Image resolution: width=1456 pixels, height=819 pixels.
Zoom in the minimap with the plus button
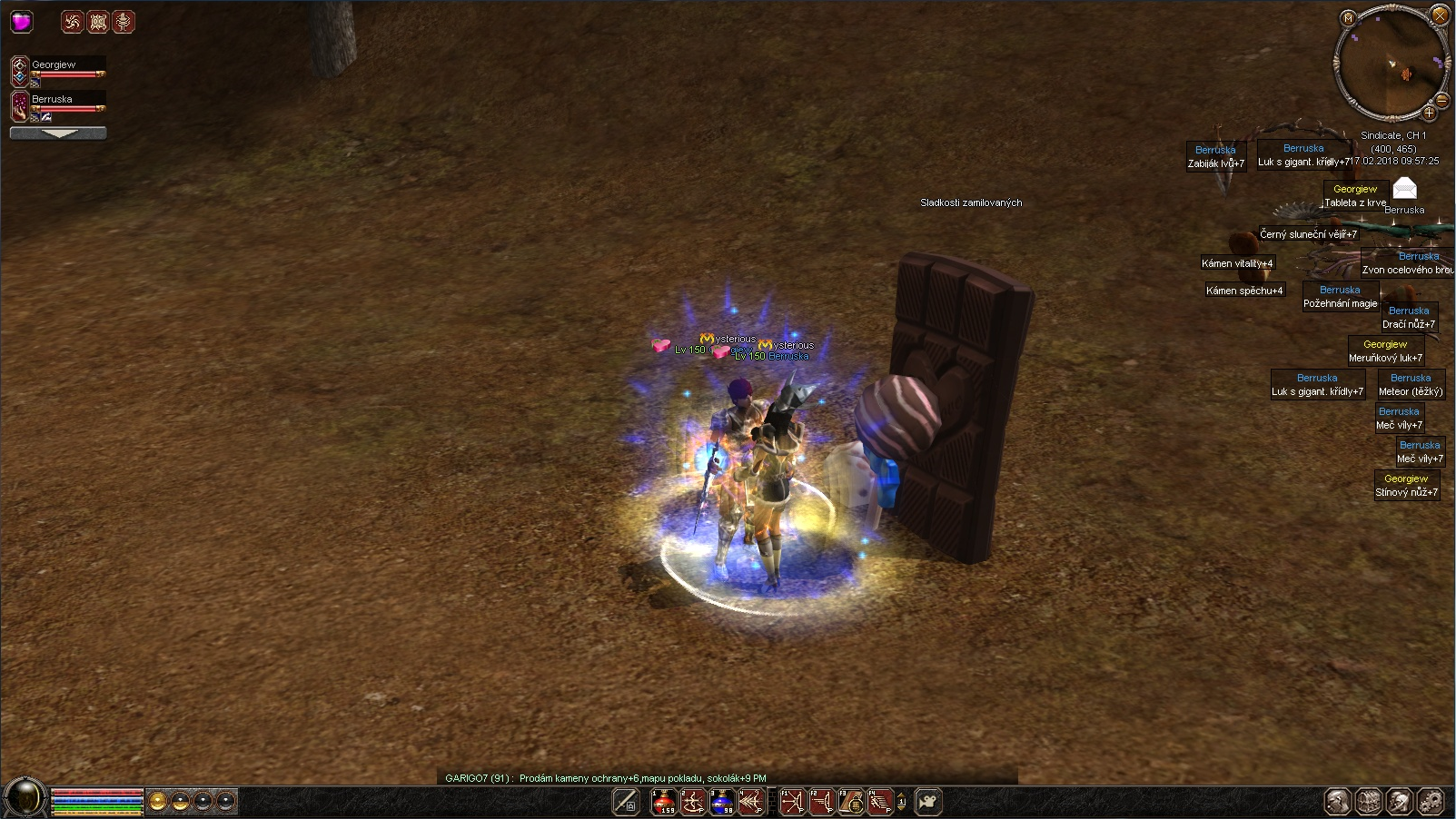[1429, 113]
